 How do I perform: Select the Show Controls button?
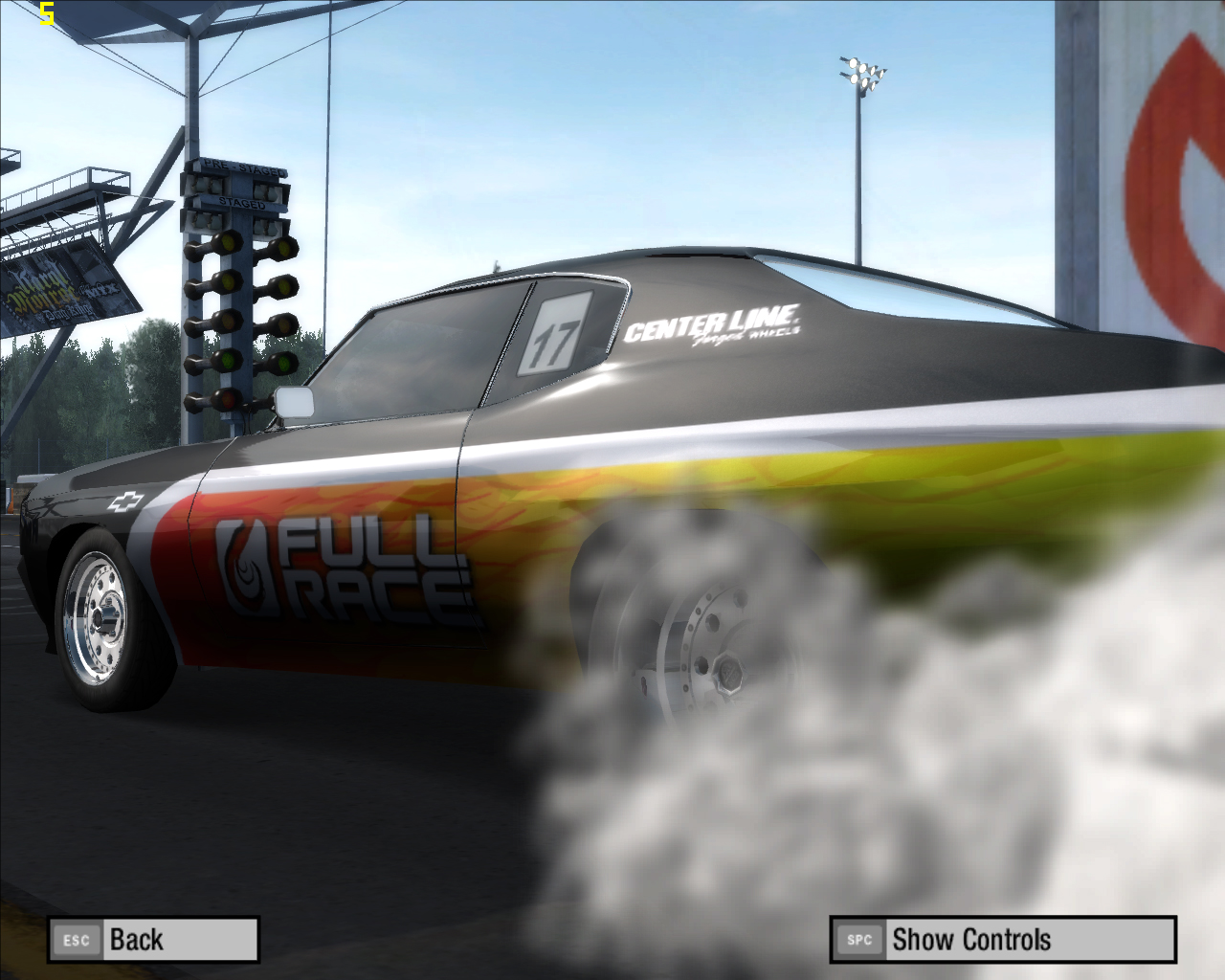pos(1002,940)
